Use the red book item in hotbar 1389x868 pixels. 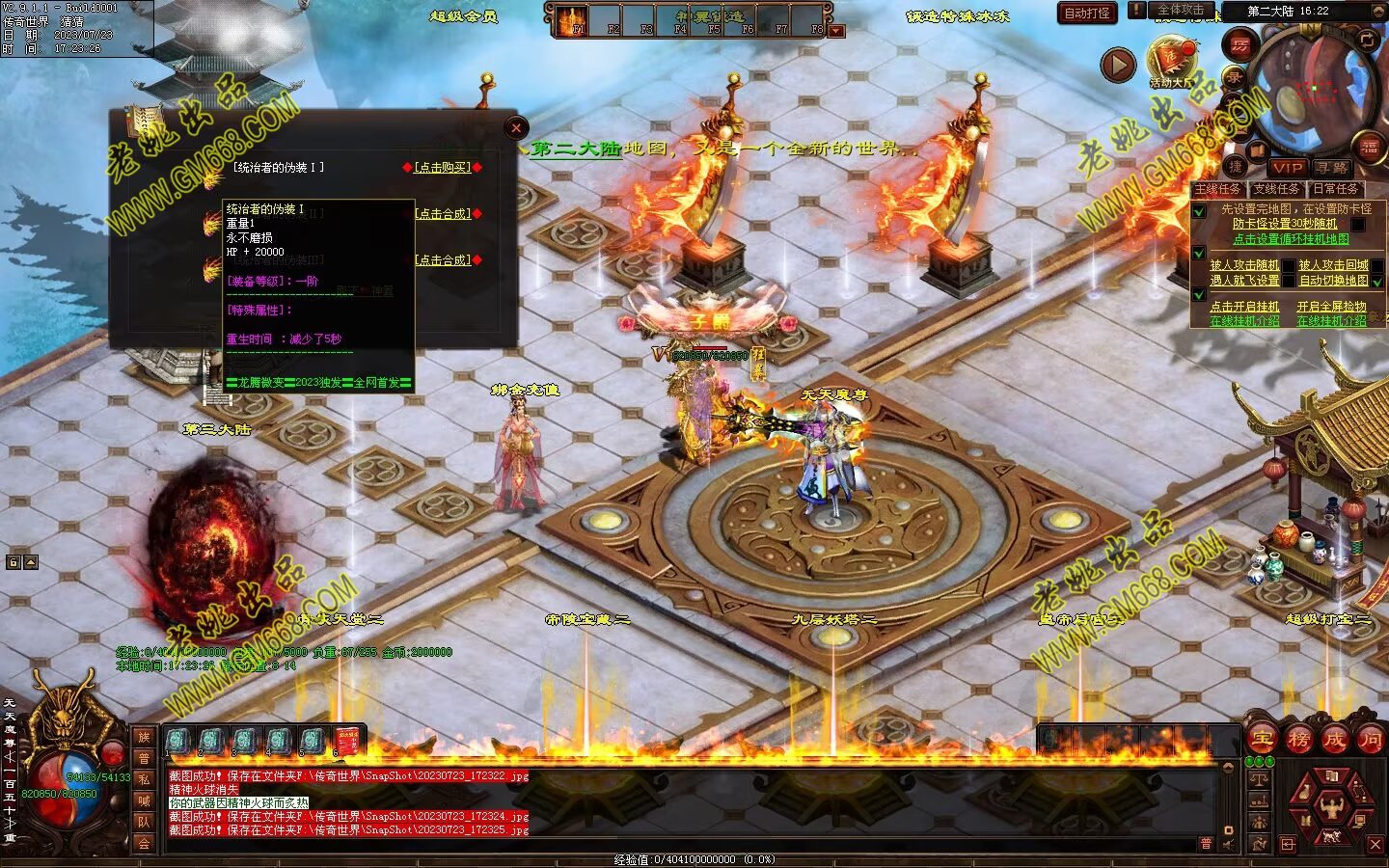click(347, 741)
